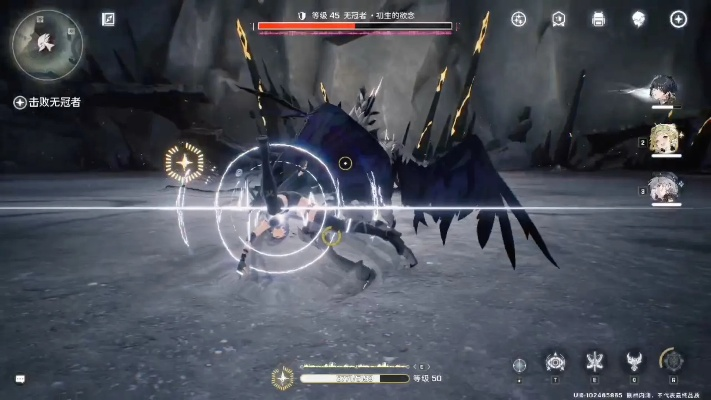The image size is (711, 400).
Task: Open the four-sparkle circle menu icon
Action: point(518,19)
